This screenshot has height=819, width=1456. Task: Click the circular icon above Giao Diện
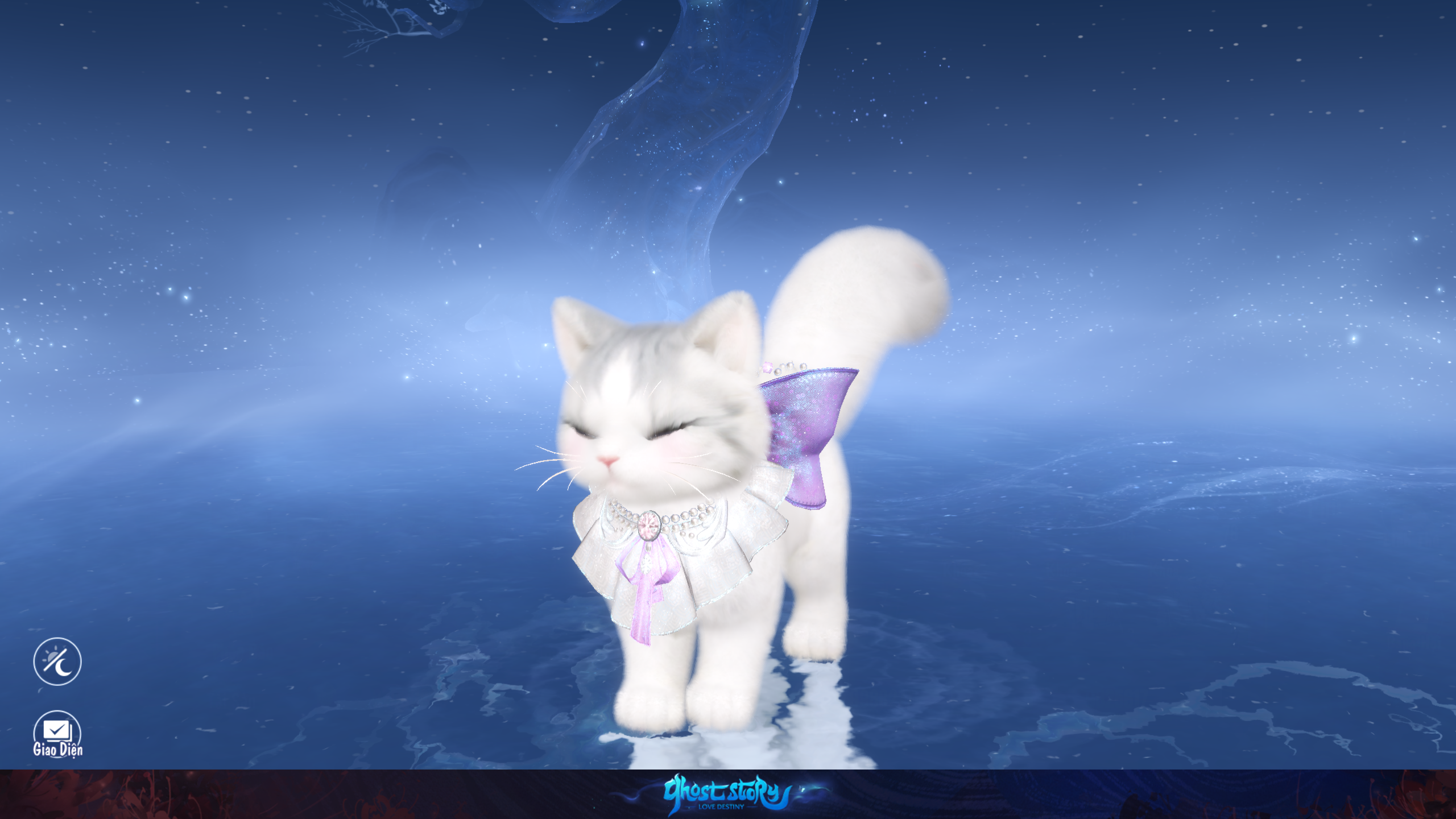(x=57, y=661)
